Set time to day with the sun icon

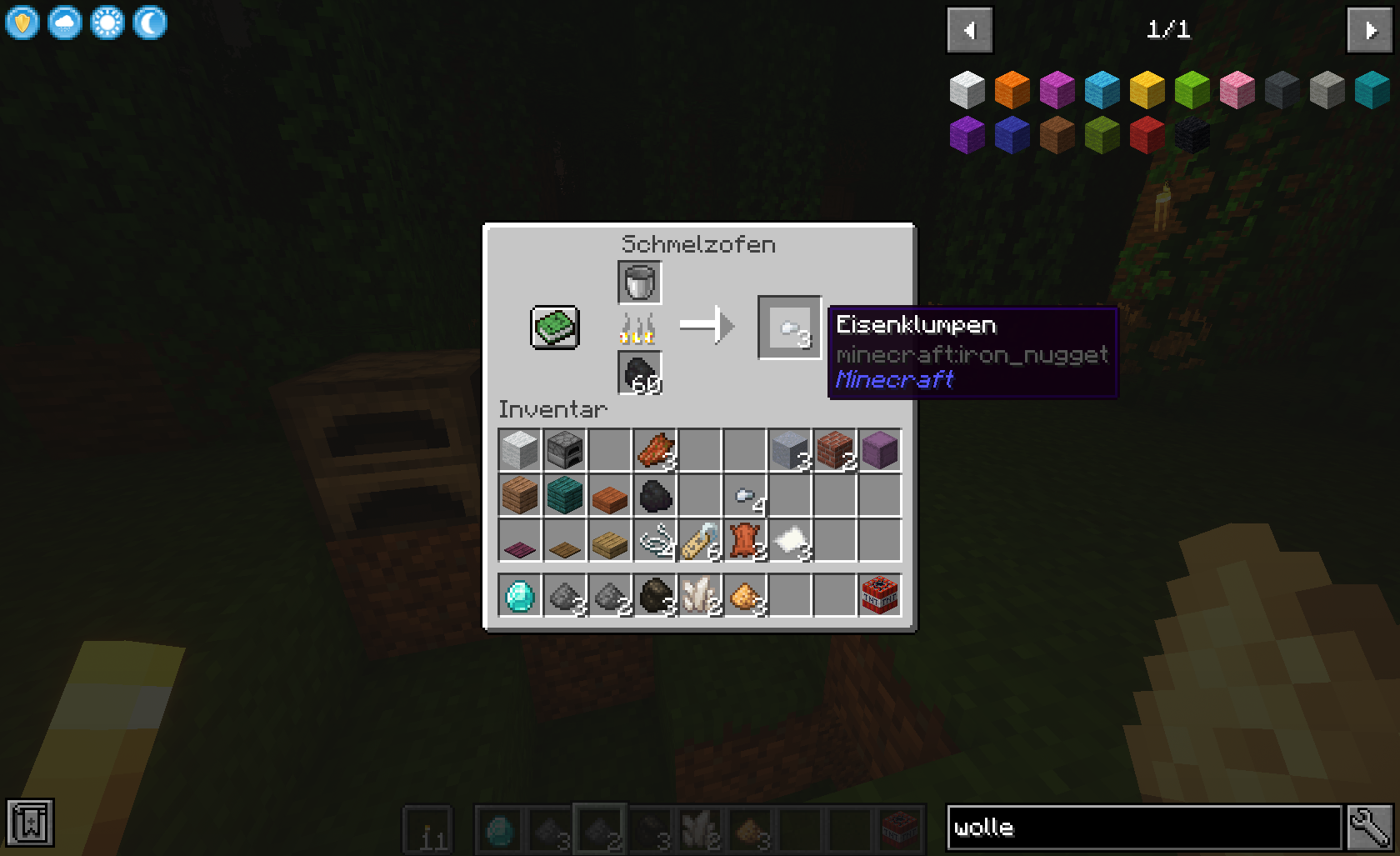[x=107, y=23]
